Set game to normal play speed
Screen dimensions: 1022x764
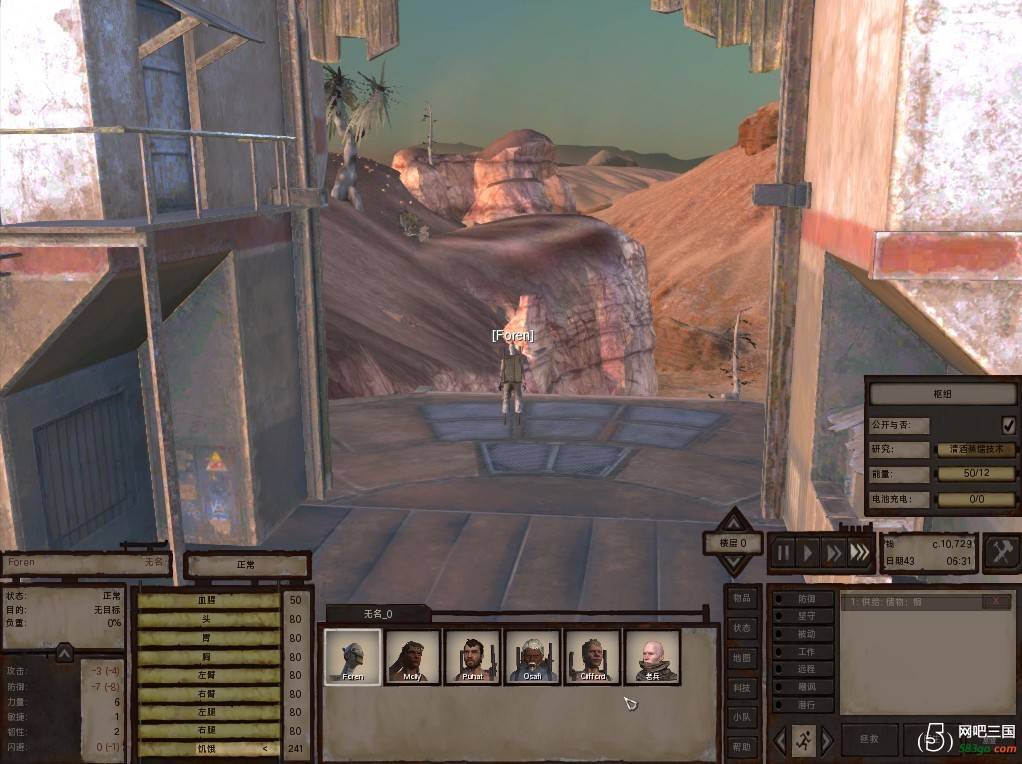[808, 553]
